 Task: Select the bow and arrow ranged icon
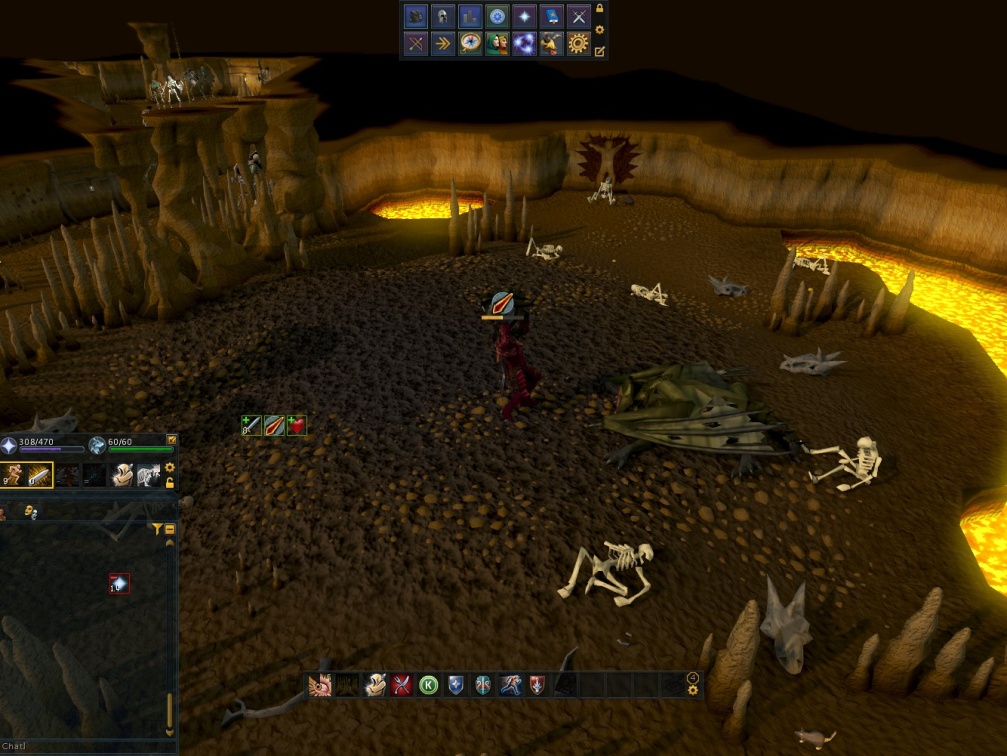(415, 44)
